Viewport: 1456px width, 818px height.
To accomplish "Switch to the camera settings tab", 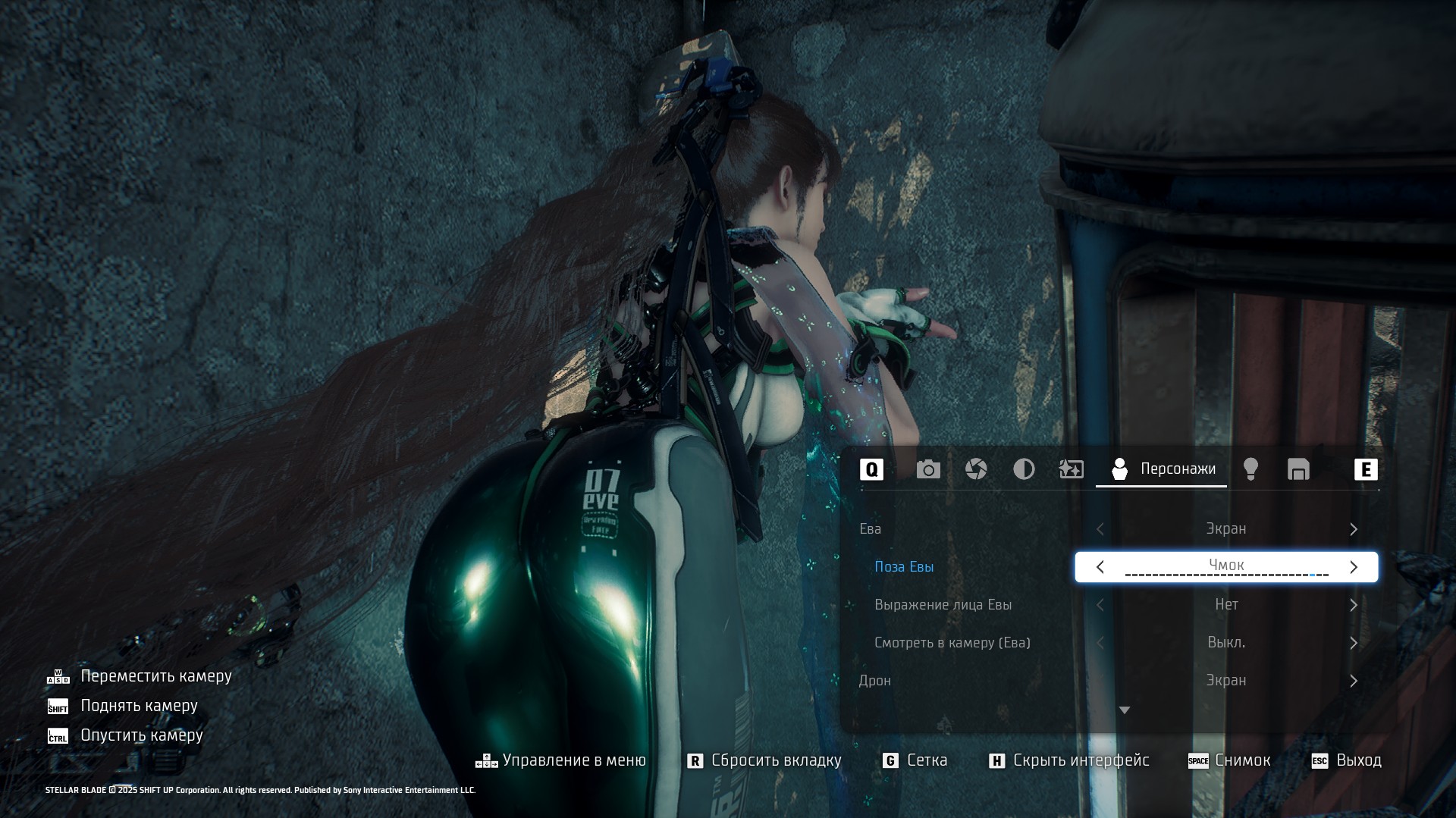I will tap(928, 470).
